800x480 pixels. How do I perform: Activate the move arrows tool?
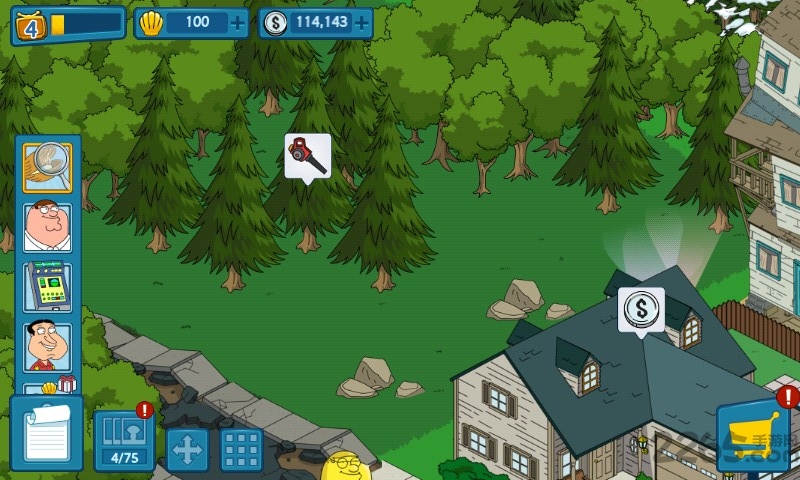click(x=187, y=449)
